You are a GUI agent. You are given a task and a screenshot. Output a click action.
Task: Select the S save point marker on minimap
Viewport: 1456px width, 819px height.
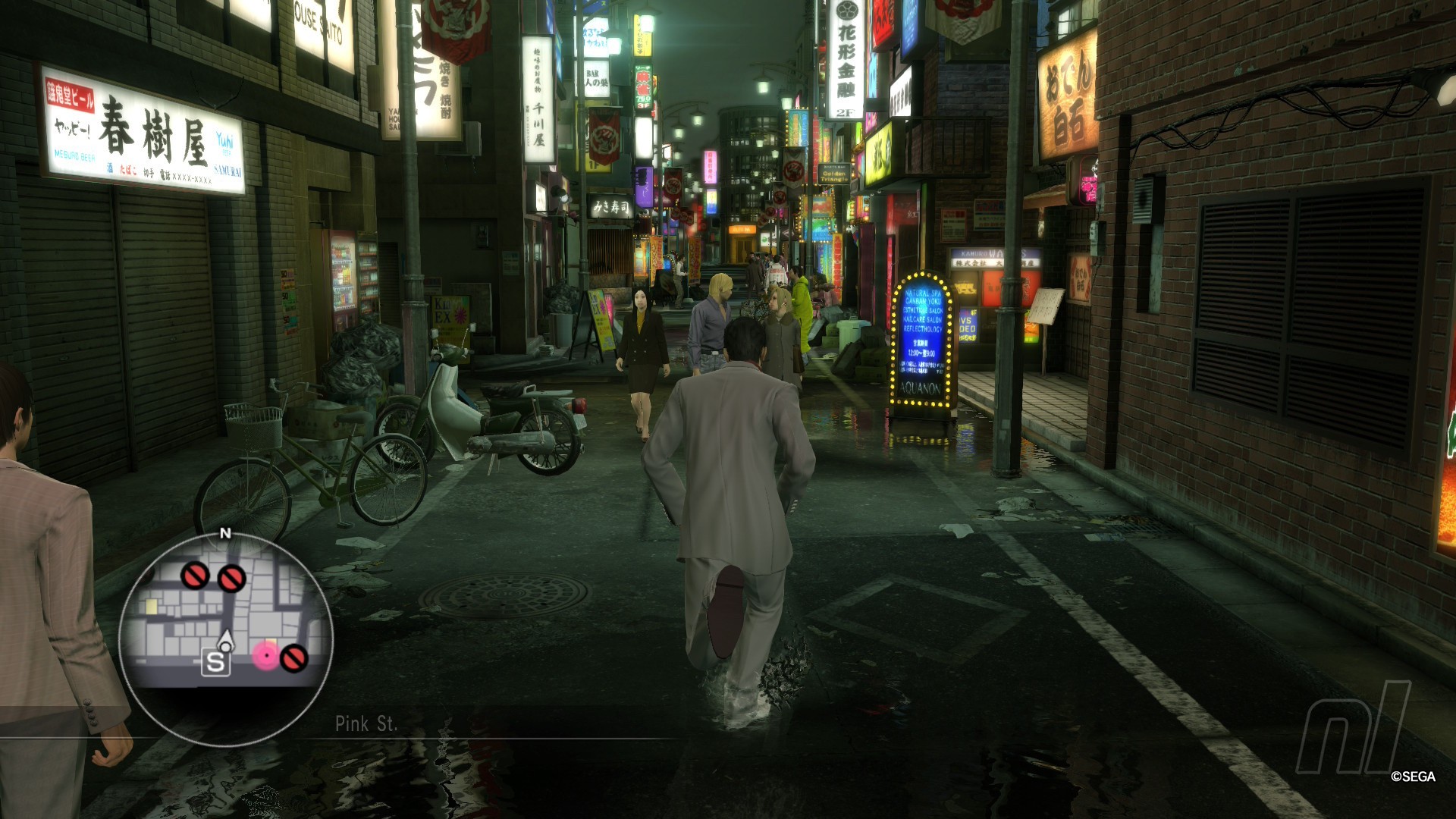coord(215,662)
